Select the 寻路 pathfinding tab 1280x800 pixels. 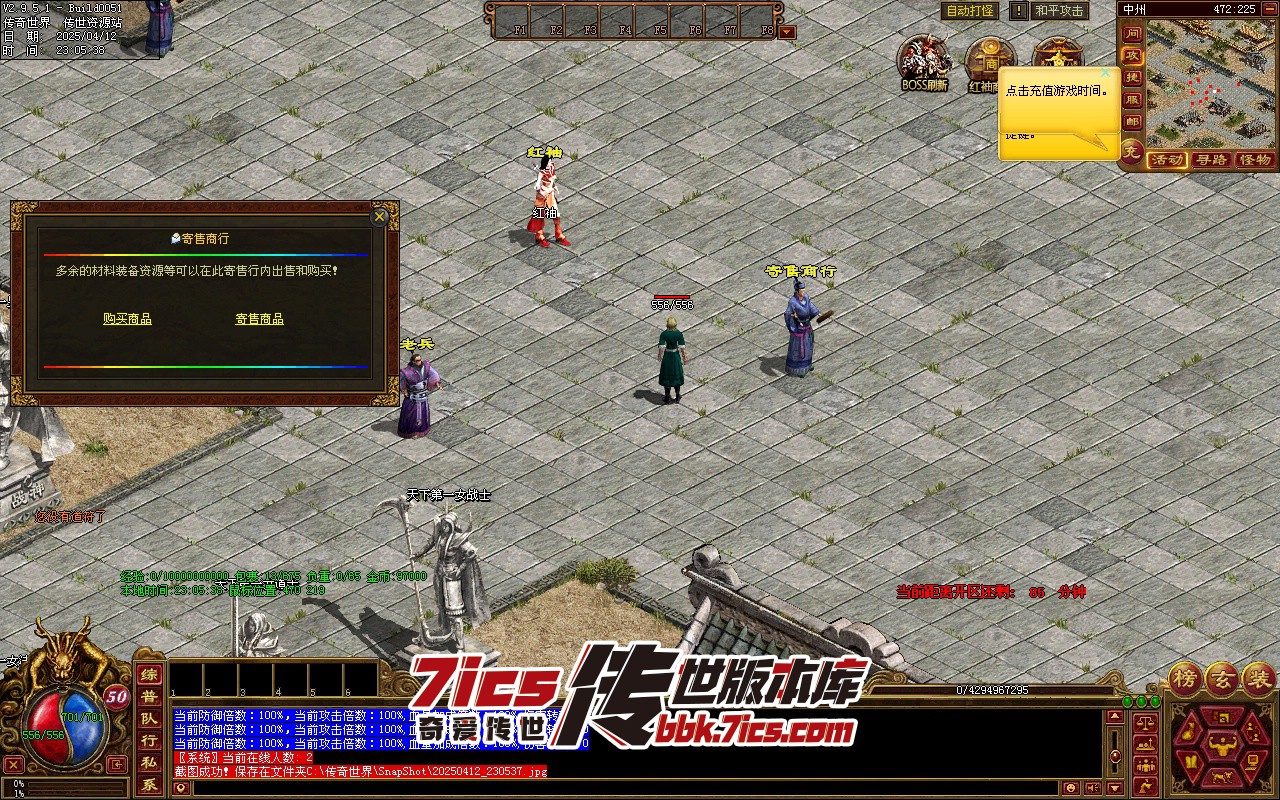[x=1211, y=160]
